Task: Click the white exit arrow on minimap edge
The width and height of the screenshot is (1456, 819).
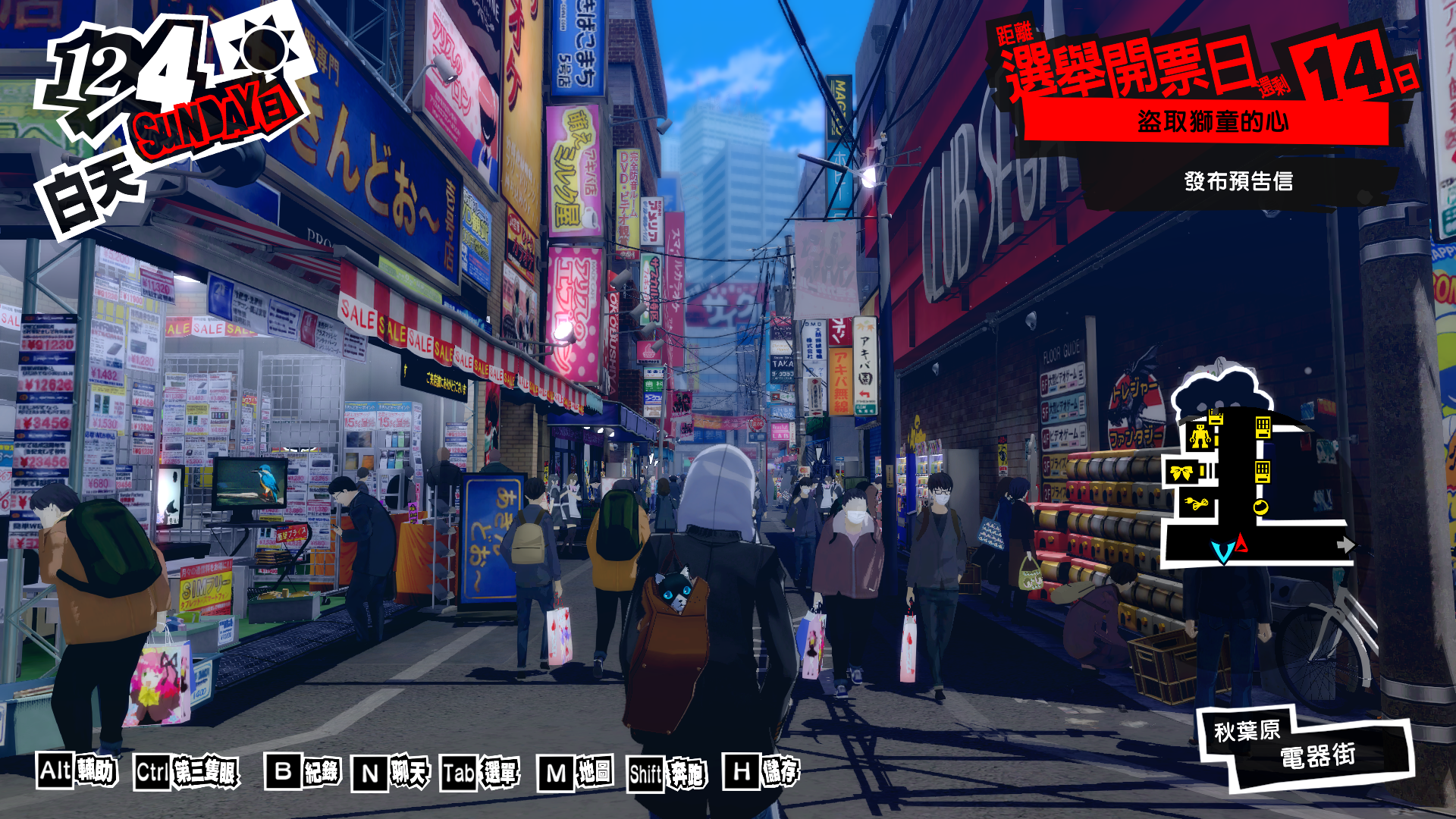Action: [1347, 544]
